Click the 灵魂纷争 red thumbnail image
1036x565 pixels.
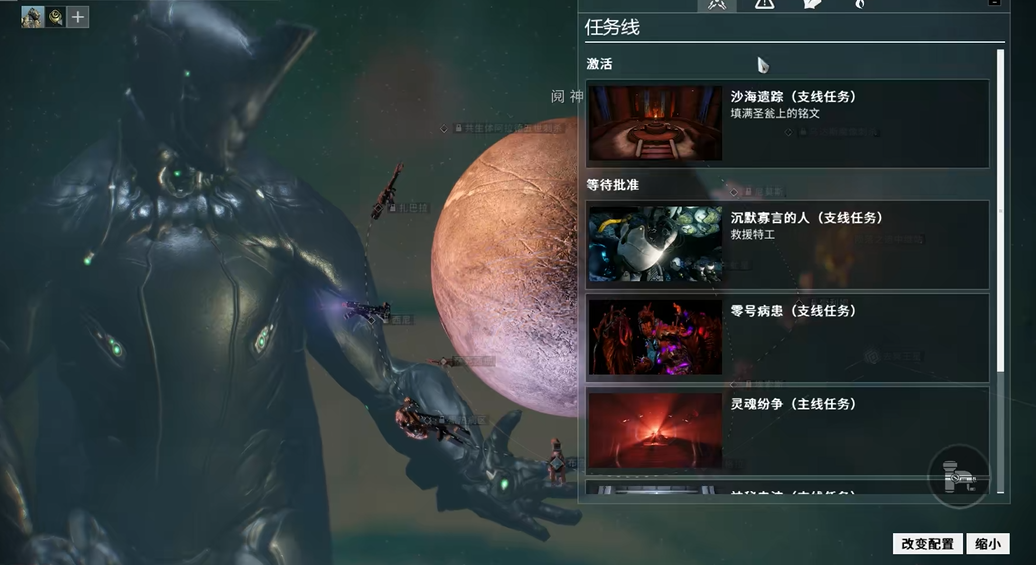(655, 430)
